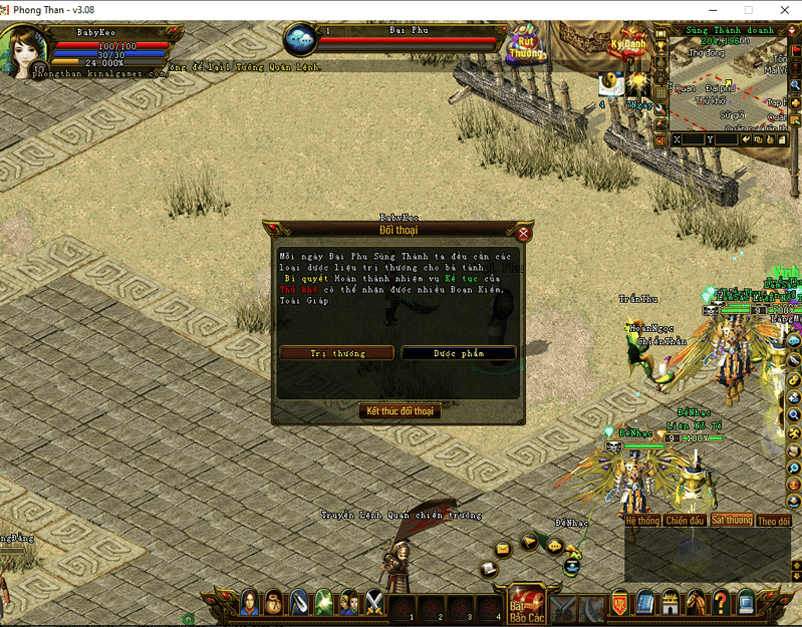Open the question mark help icon
The image size is (802, 627).
click(x=720, y=602)
